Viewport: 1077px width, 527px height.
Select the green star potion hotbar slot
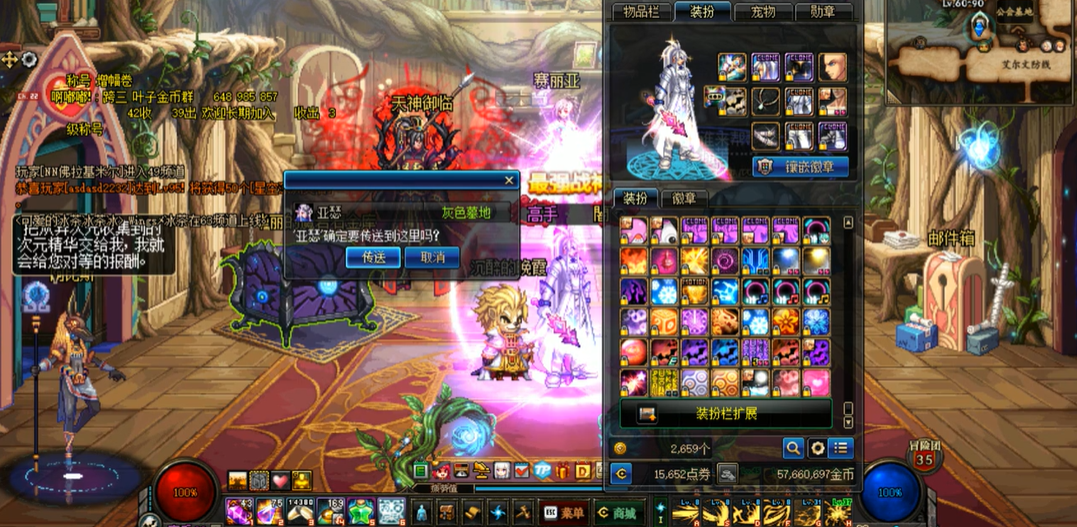360,512
